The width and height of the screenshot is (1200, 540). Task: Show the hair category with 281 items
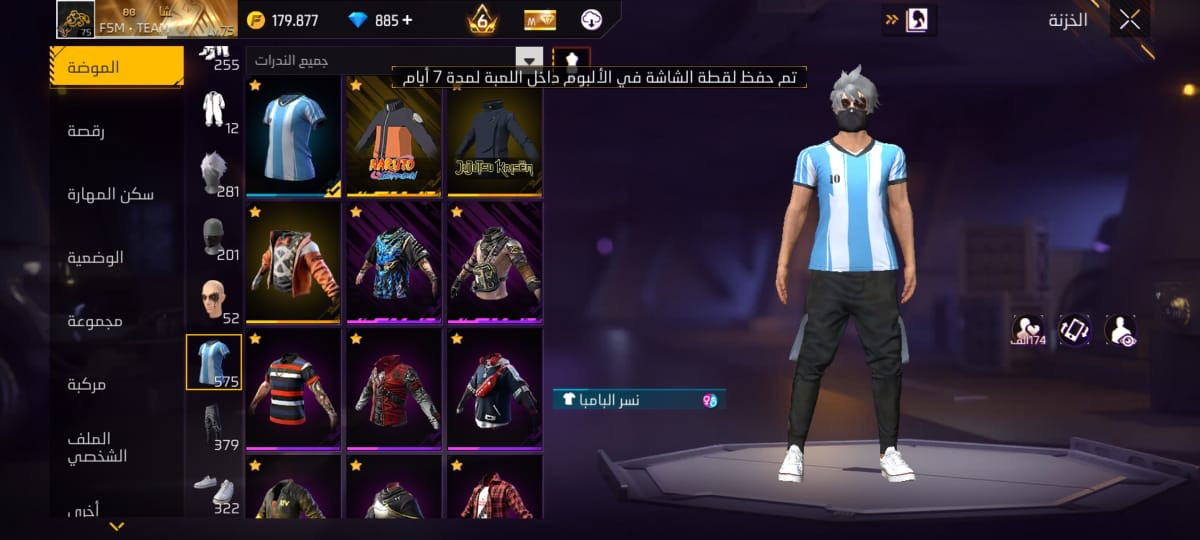pyautogui.click(x=214, y=173)
